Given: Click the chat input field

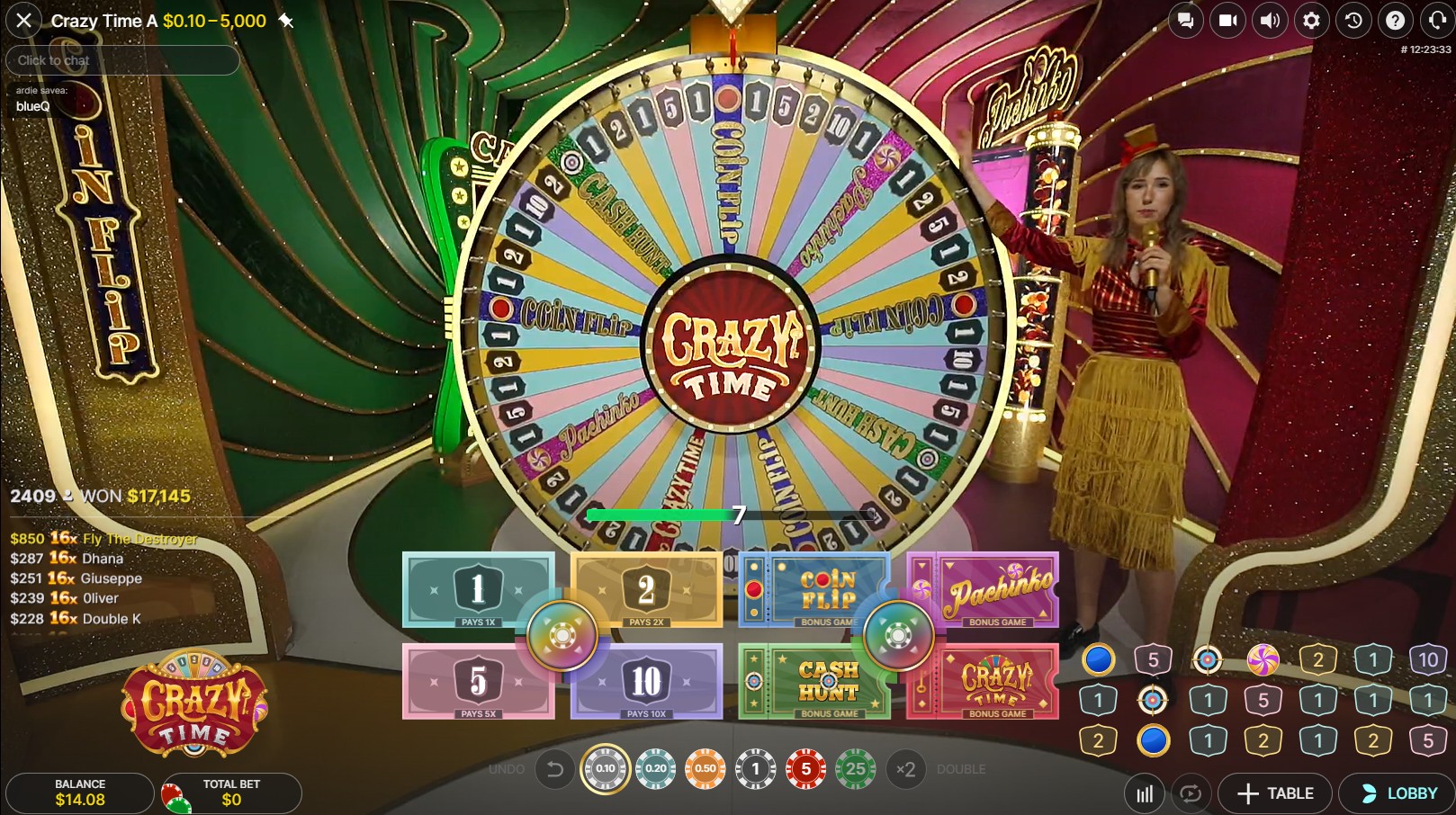Looking at the screenshot, I should point(121,59).
